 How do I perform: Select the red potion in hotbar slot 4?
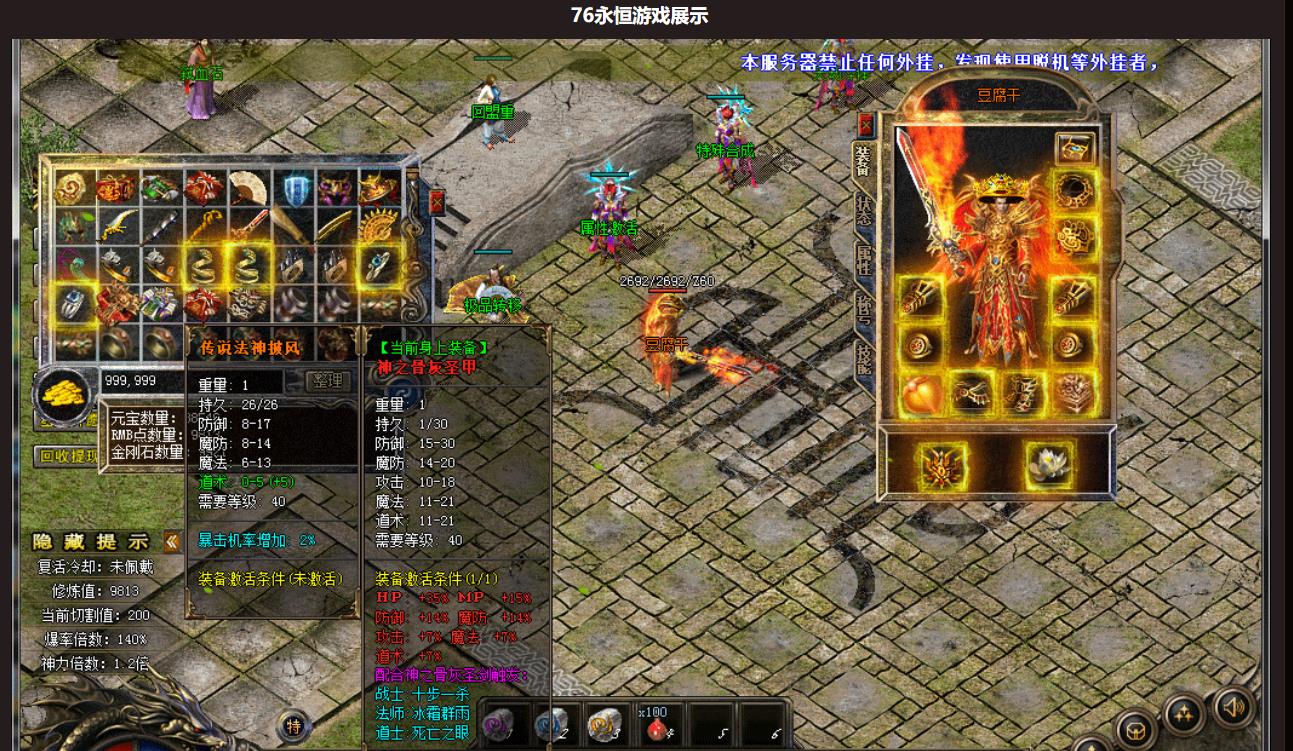click(656, 726)
